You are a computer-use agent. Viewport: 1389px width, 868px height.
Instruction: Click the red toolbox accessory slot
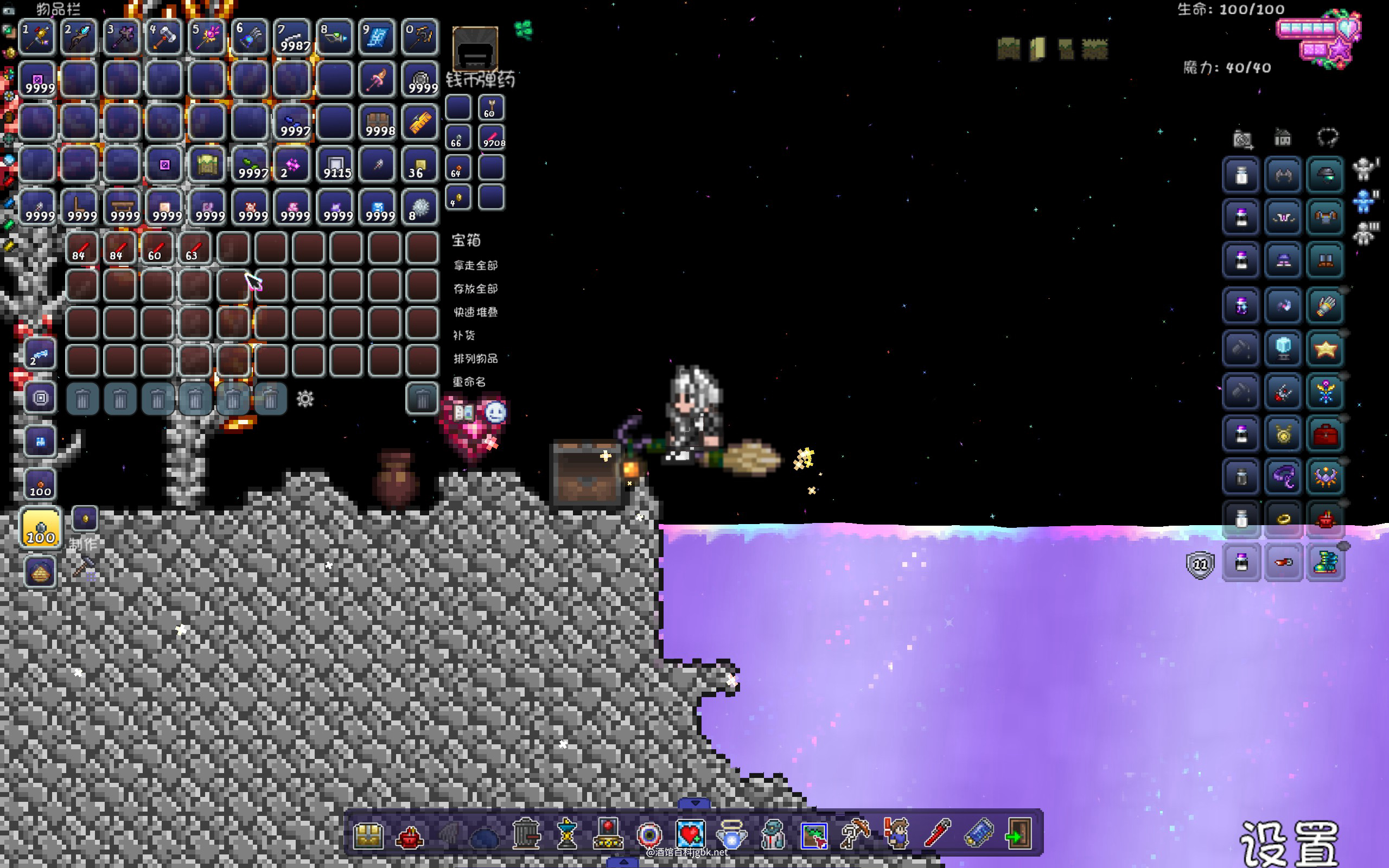pos(1325,435)
